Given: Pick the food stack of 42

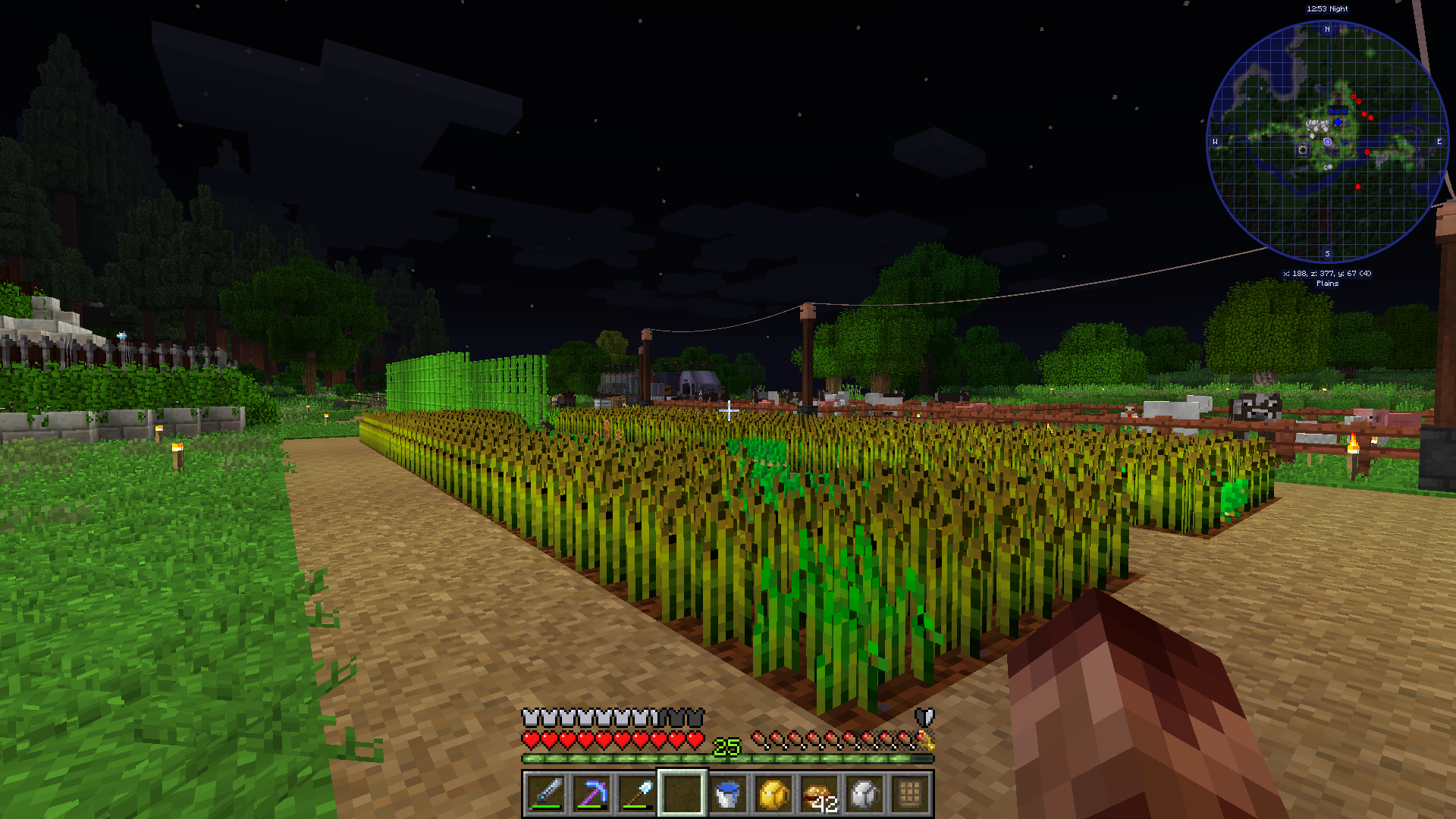Looking at the screenshot, I should (819, 794).
